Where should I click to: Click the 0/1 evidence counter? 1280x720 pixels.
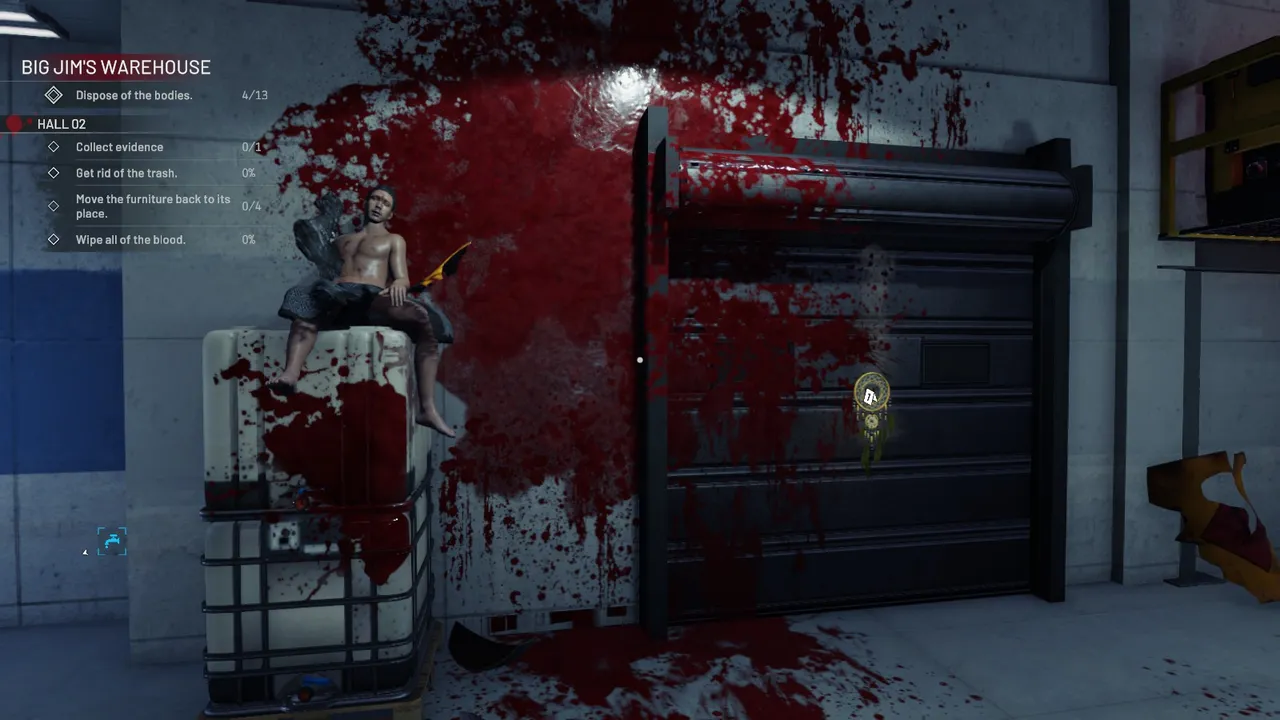tap(250, 147)
